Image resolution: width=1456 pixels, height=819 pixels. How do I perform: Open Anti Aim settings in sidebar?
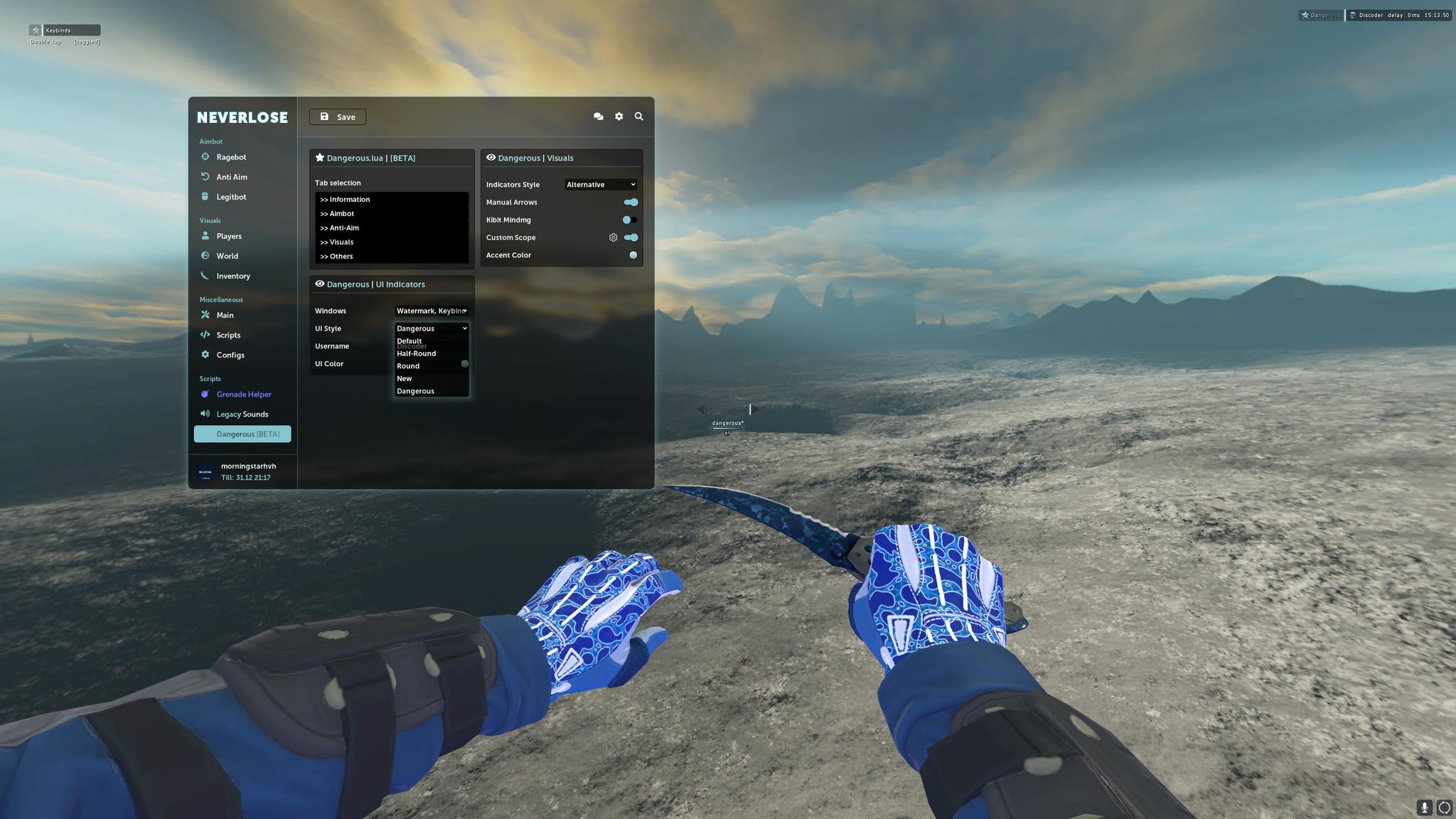click(x=205, y=176)
